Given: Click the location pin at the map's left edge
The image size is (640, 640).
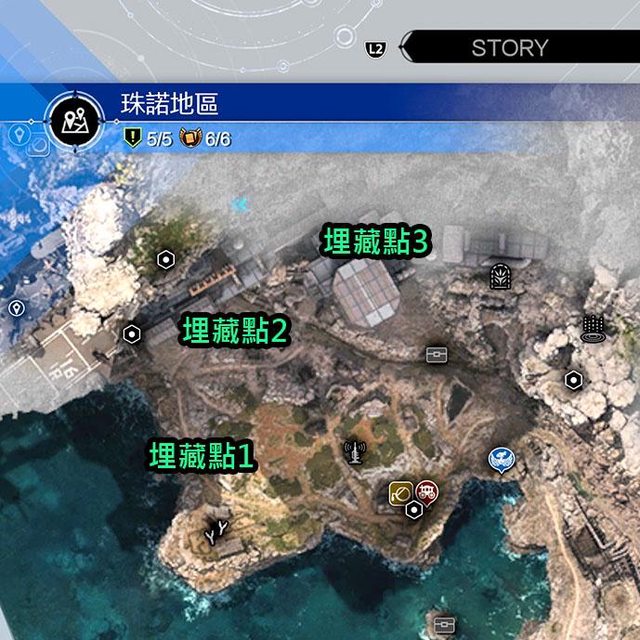Looking at the screenshot, I should tap(16, 308).
